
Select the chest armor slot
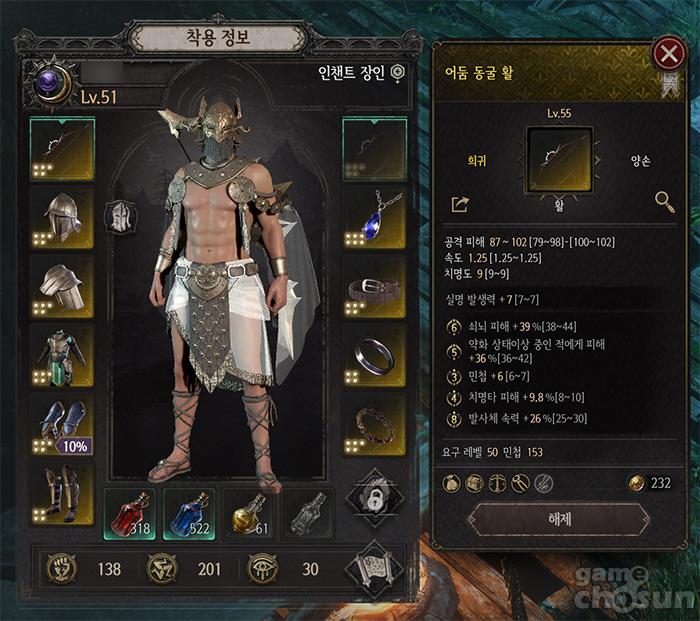pyautogui.click(x=62, y=355)
